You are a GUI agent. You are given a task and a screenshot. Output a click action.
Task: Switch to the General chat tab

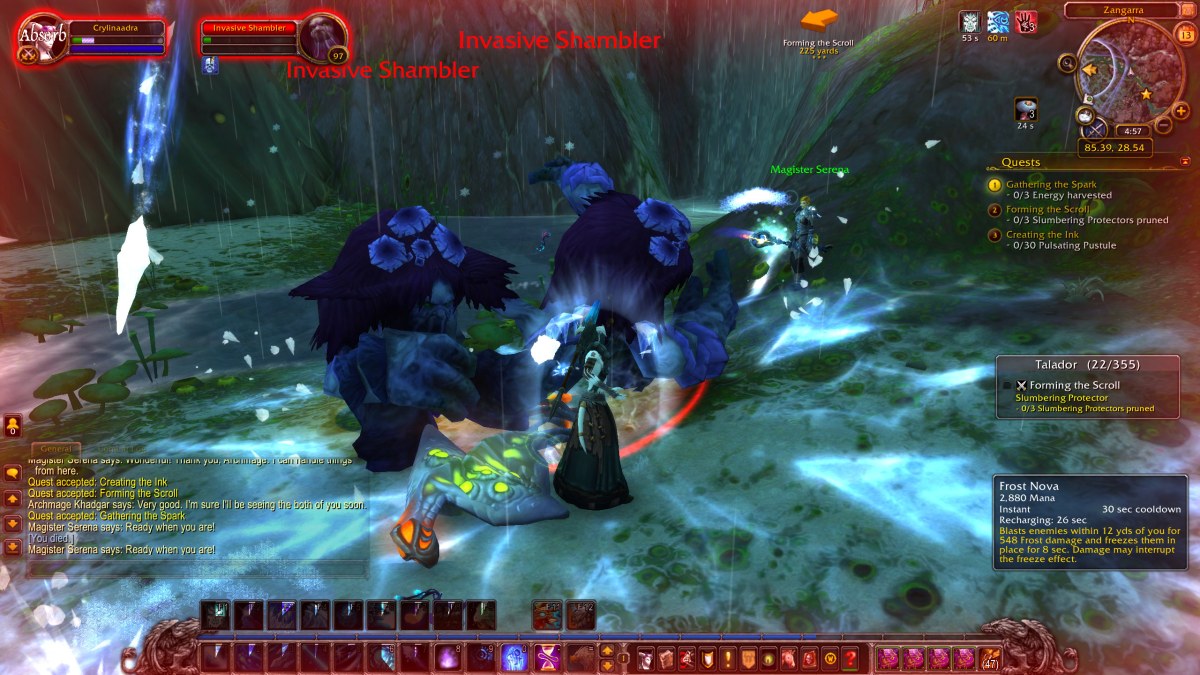pos(56,450)
